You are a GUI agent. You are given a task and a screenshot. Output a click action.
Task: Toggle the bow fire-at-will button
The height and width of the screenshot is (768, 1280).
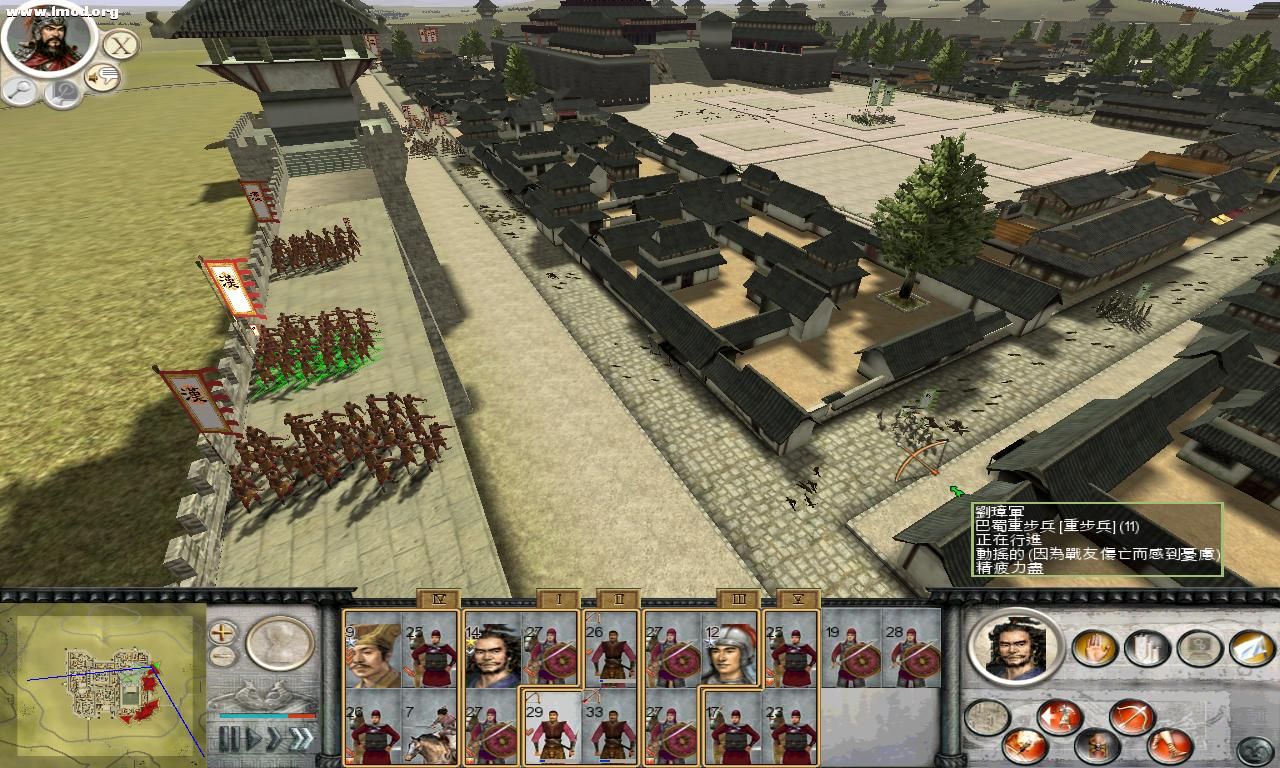click(1132, 716)
